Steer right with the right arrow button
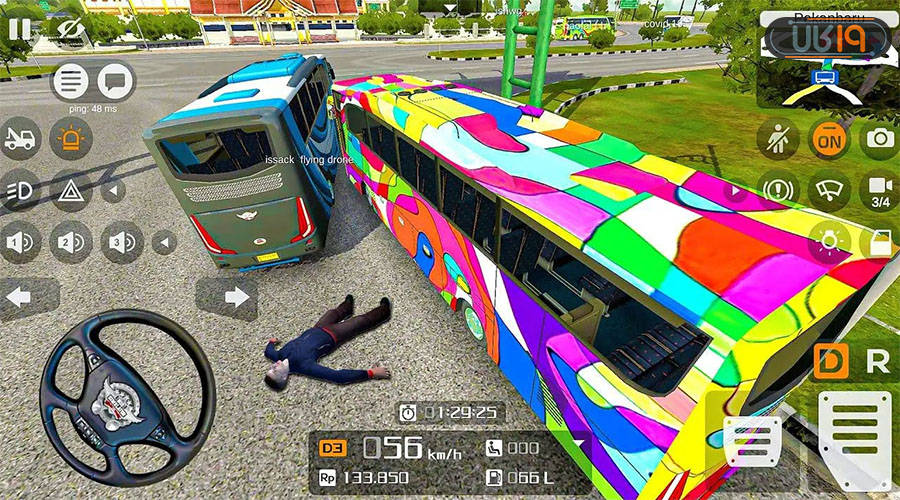The width and height of the screenshot is (900, 500). pyautogui.click(x=236, y=297)
